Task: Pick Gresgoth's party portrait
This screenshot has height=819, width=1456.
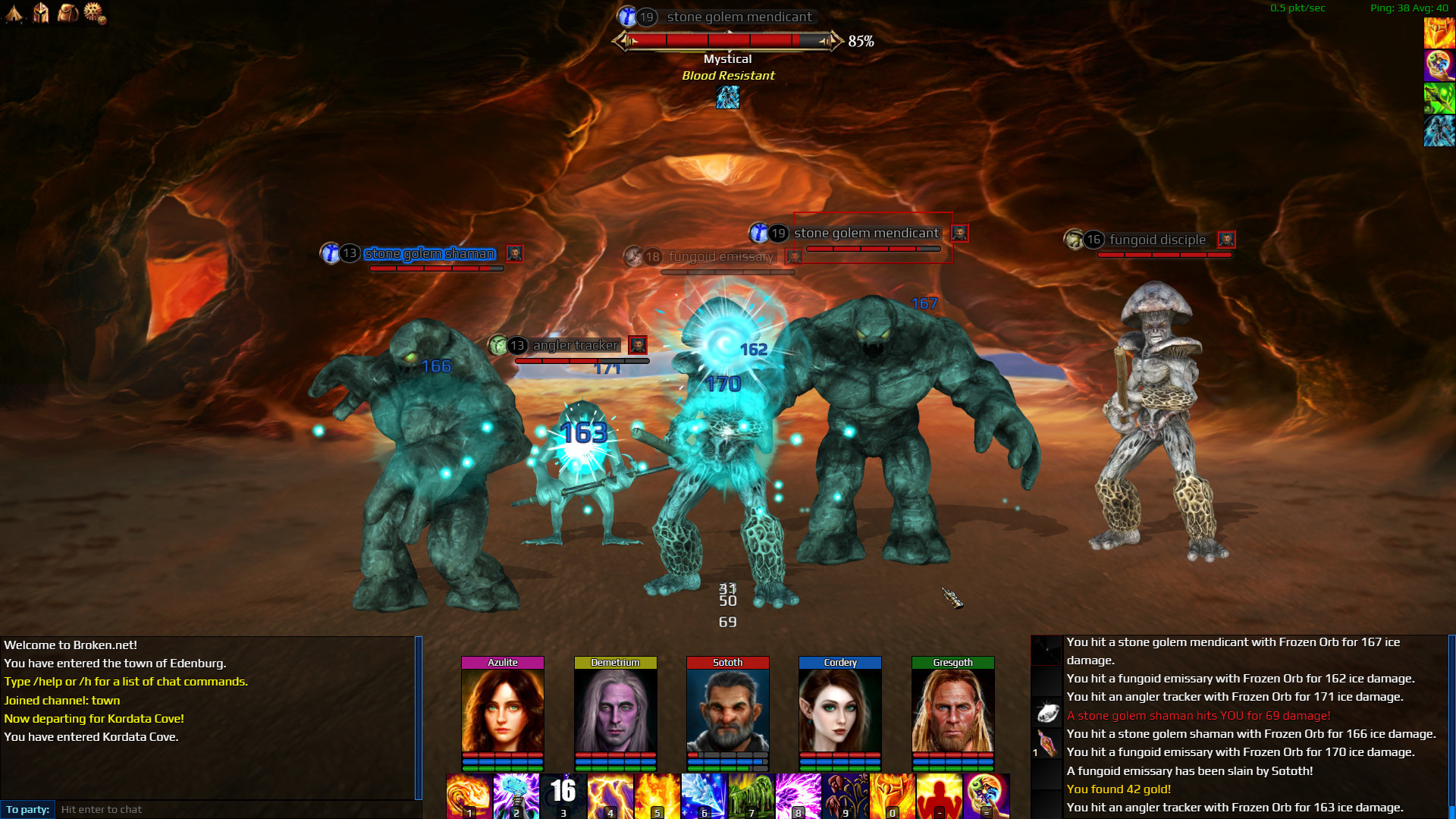Action: click(x=952, y=711)
